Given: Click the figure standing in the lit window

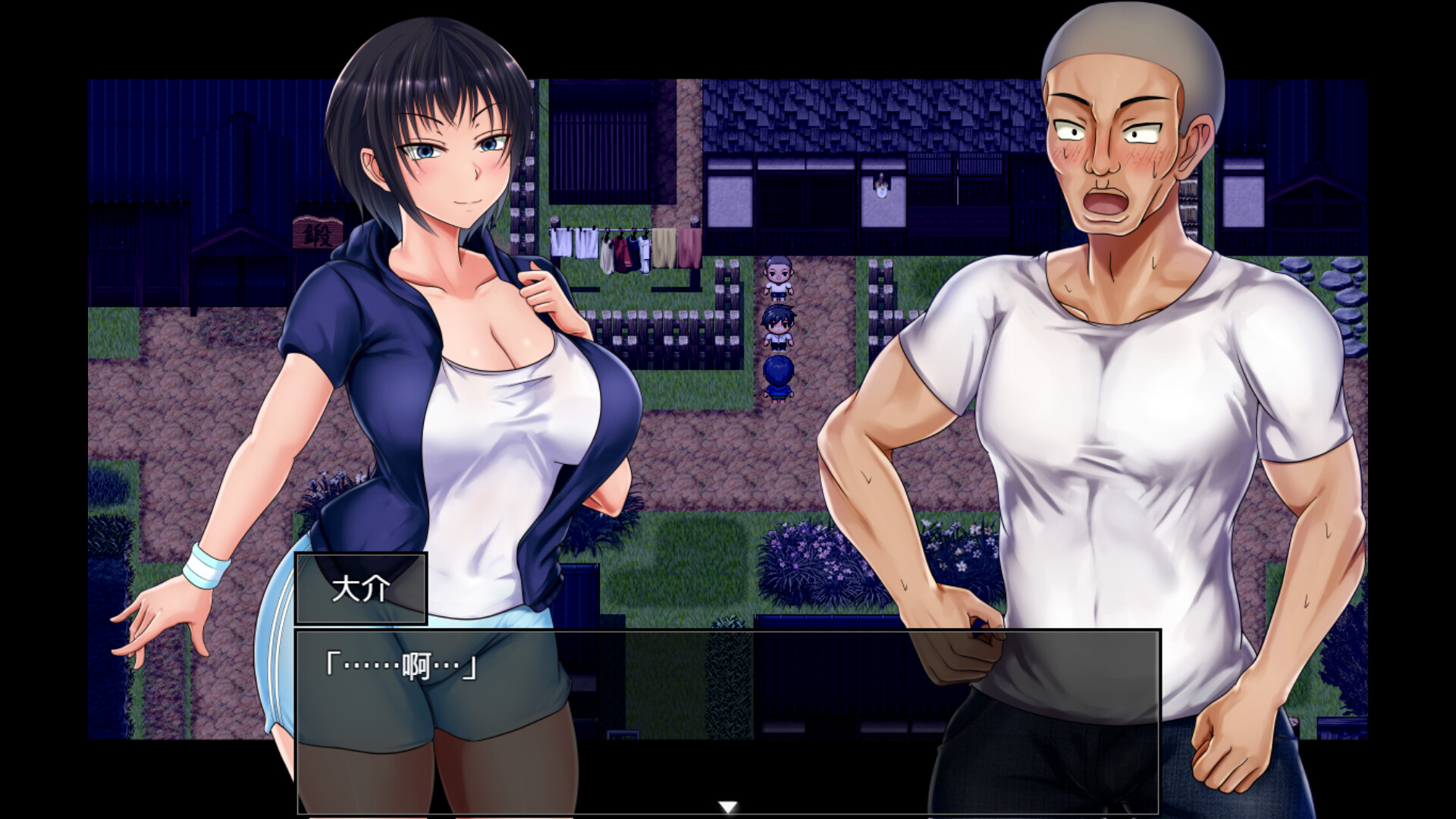Looking at the screenshot, I should coord(880,186).
